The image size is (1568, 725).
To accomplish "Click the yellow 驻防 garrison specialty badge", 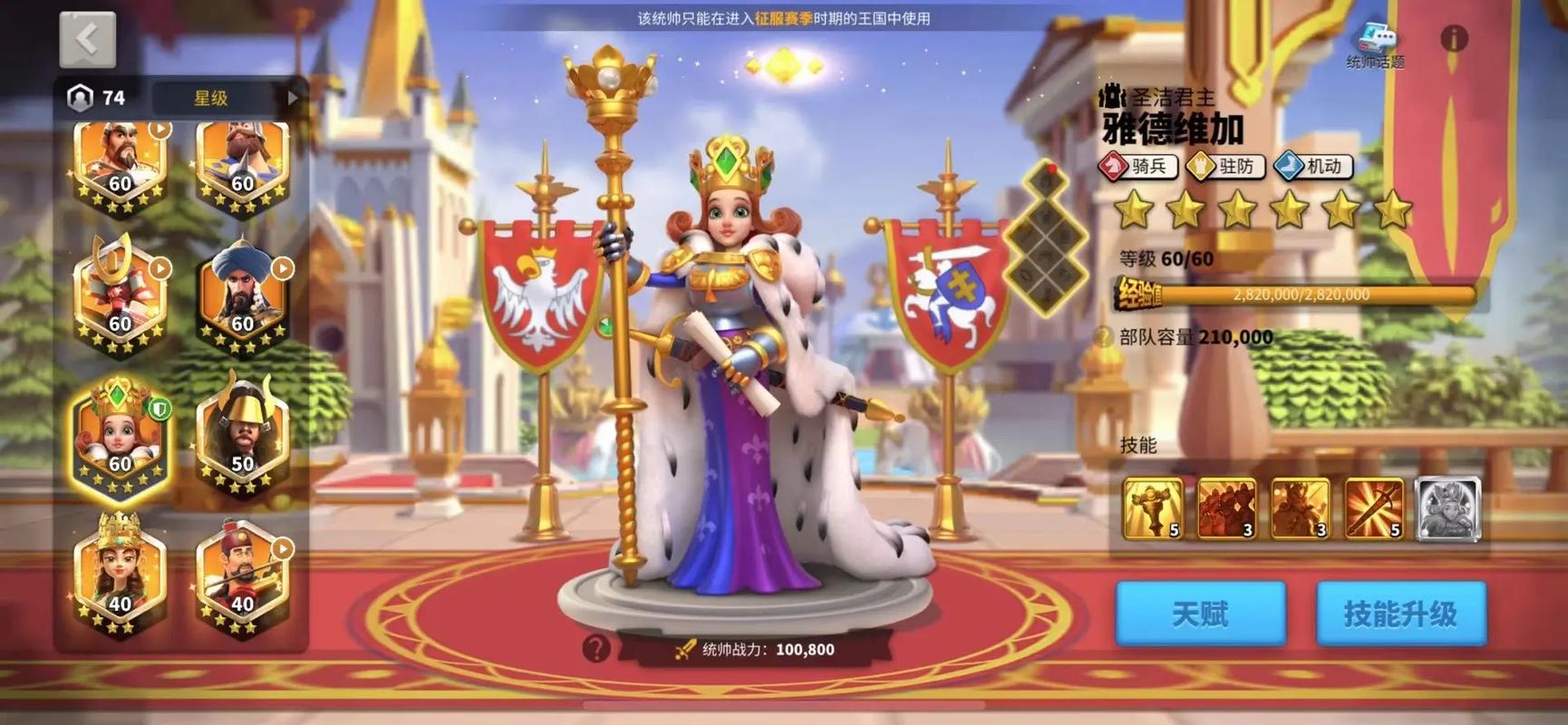I will pos(1226,167).
